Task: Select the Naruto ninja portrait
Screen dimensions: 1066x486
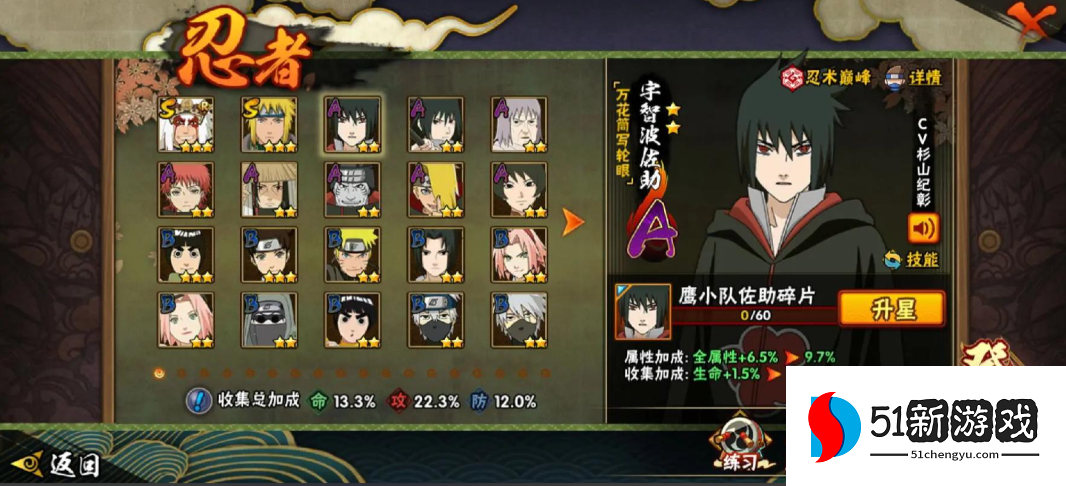Action: point(352,255)
